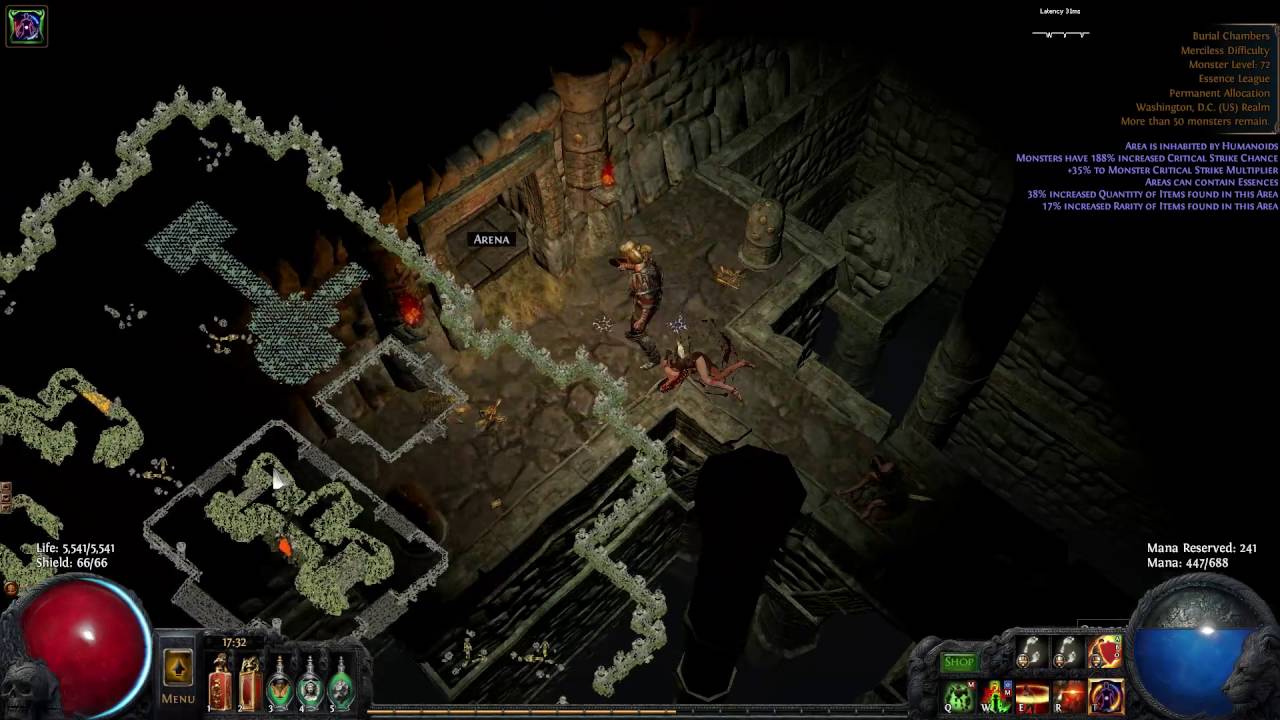Use the green flask in slot 4
The width and height of the screenshot is (1280, 720).
click(x=311, y=683)
